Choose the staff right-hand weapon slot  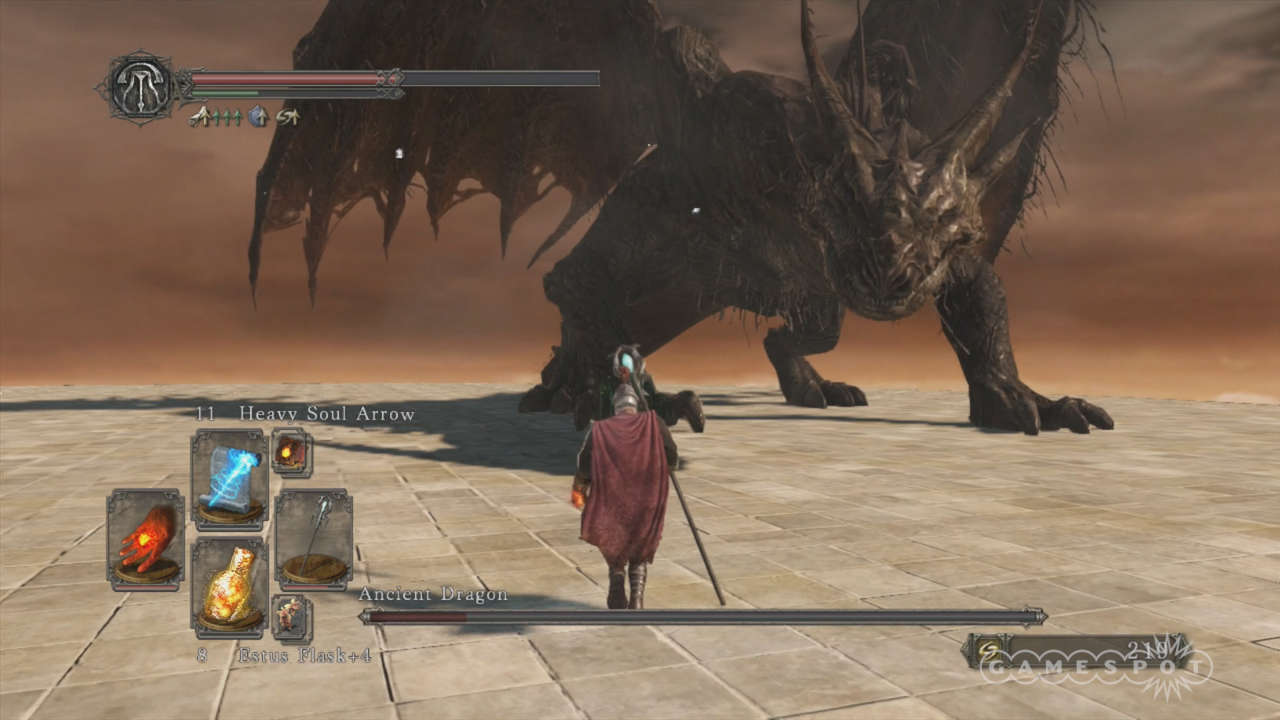(x=314, y=538)
